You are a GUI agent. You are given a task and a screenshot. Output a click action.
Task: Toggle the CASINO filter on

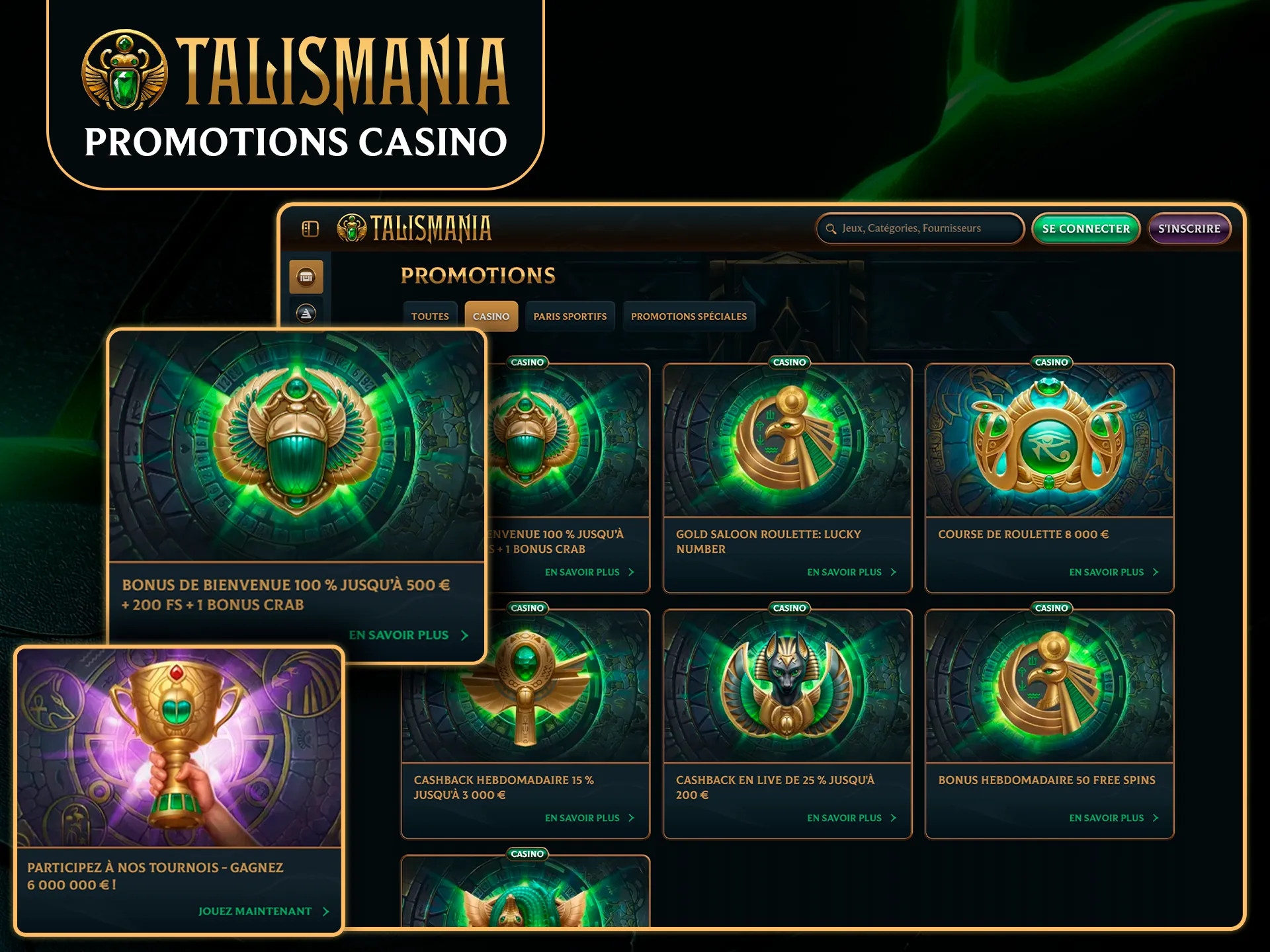tap(491, 316)
